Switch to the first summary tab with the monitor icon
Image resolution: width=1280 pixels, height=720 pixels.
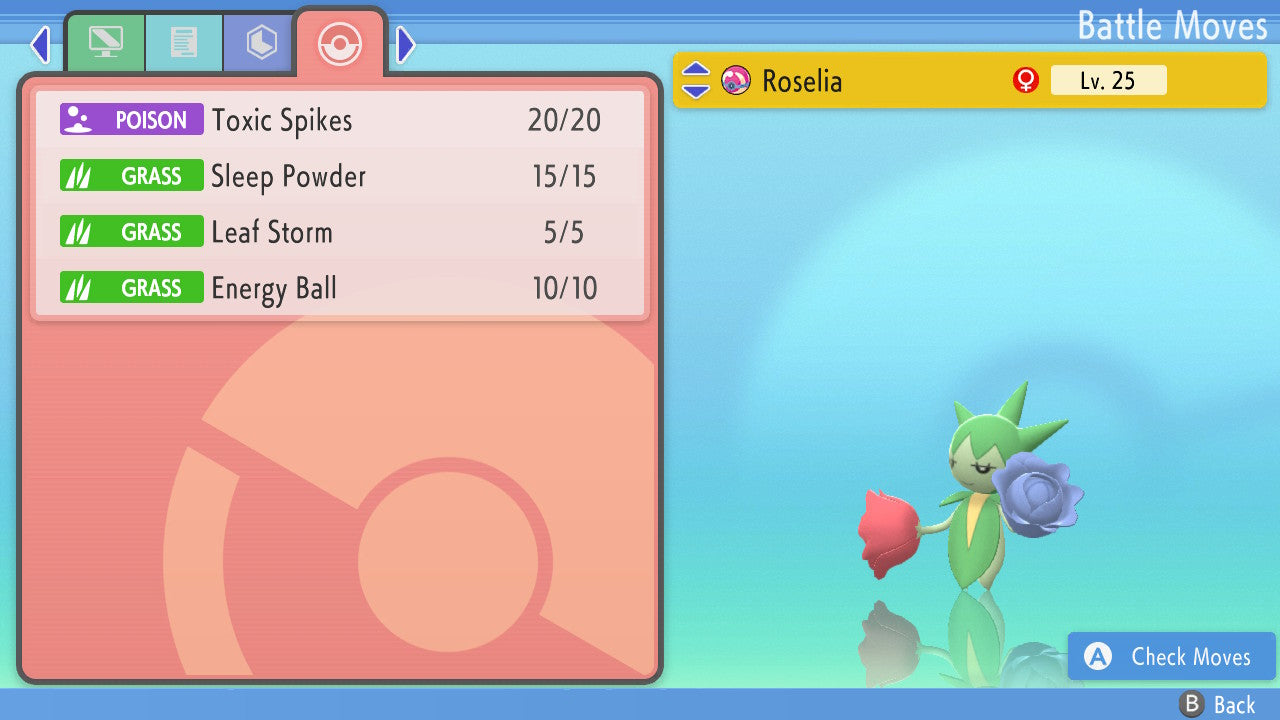click(105, 43)
